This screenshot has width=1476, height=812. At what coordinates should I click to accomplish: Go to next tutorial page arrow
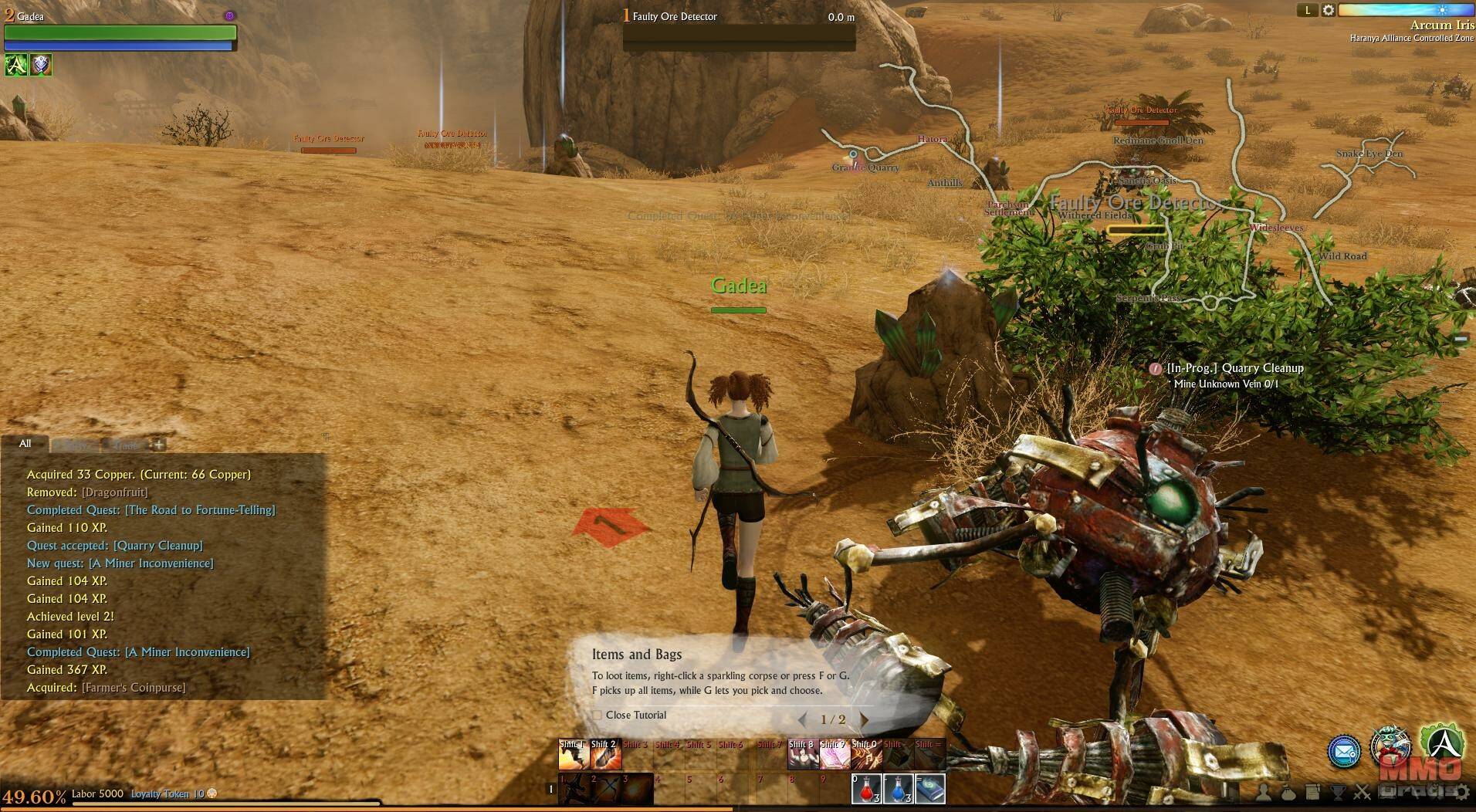864,719
